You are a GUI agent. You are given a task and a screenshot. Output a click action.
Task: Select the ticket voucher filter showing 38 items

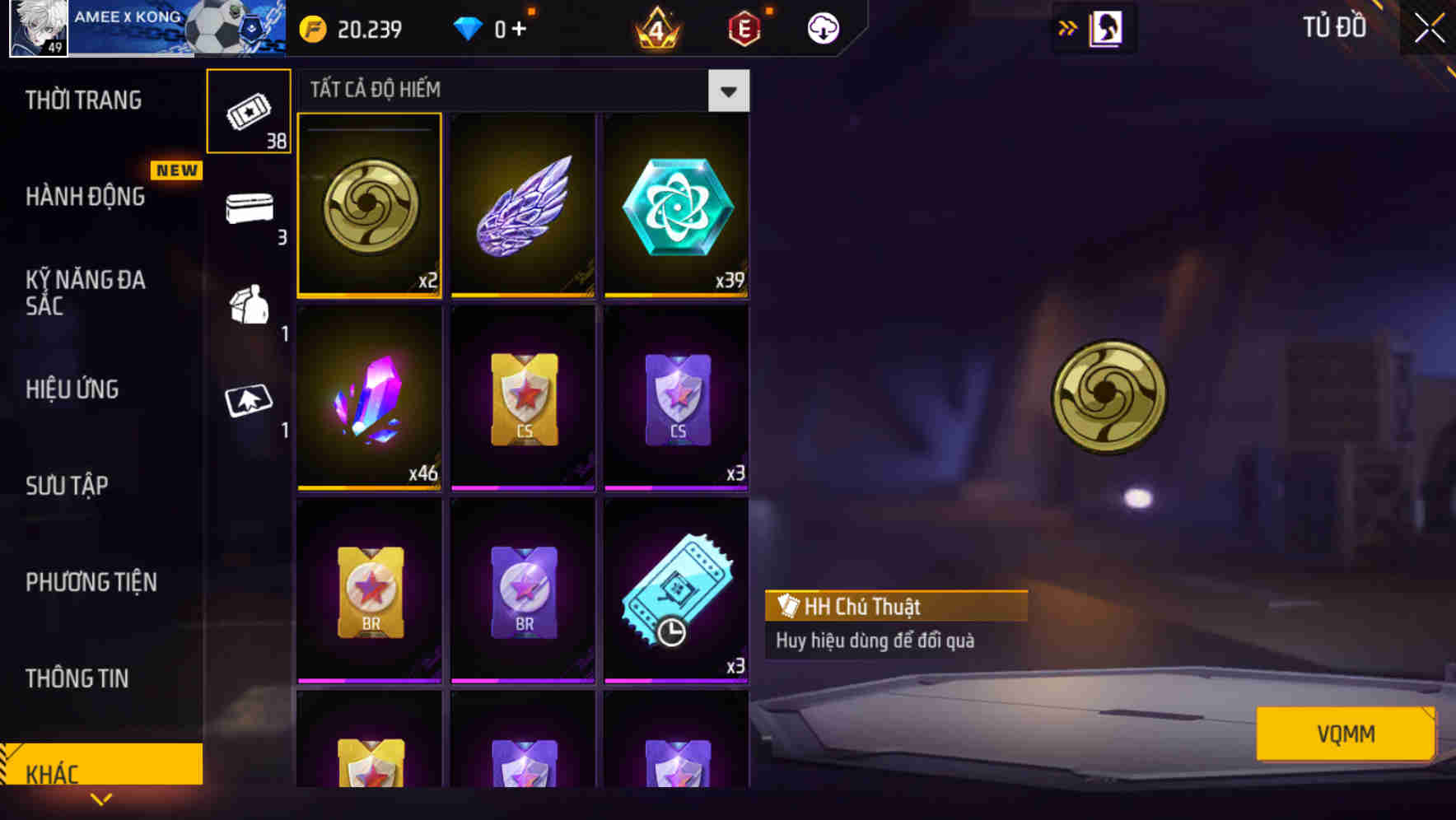tap(249, 111)
